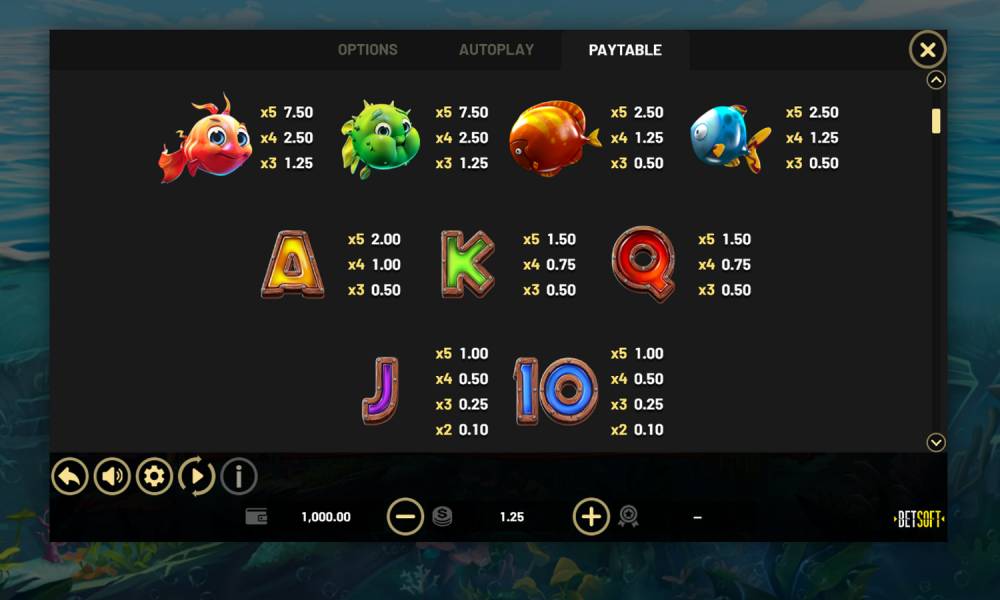Close the paytable panel
Viewport: 1000px width, 600px height.
pos(927,49)
